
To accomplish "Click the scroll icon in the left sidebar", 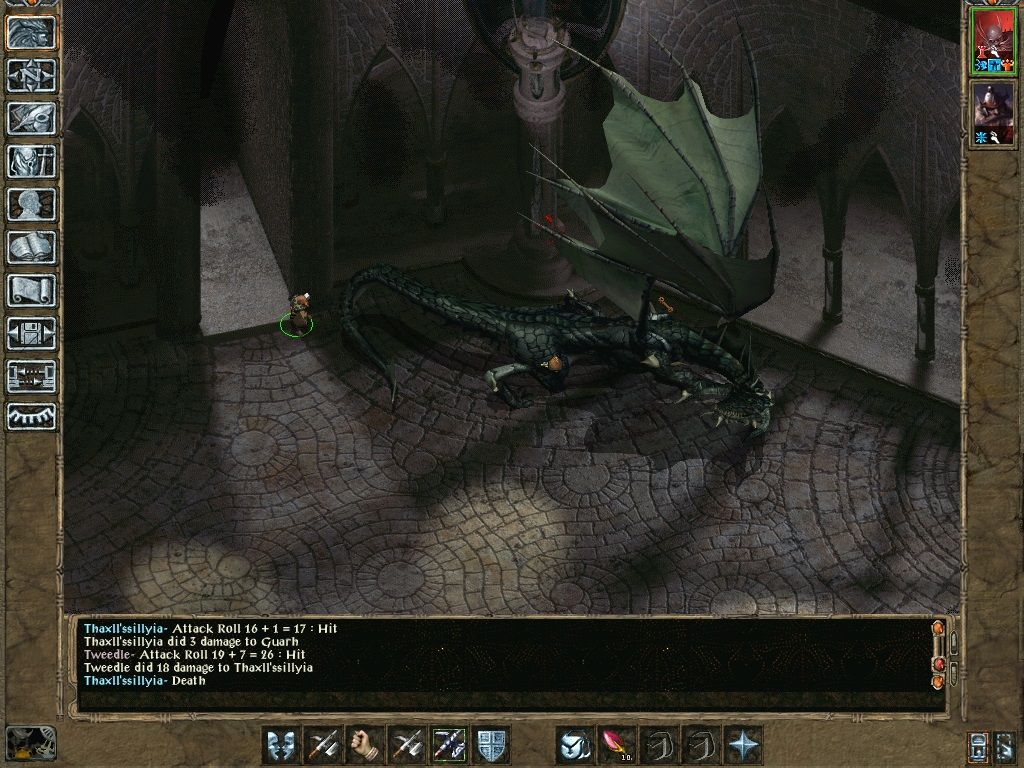I will [x=31, y=290].
